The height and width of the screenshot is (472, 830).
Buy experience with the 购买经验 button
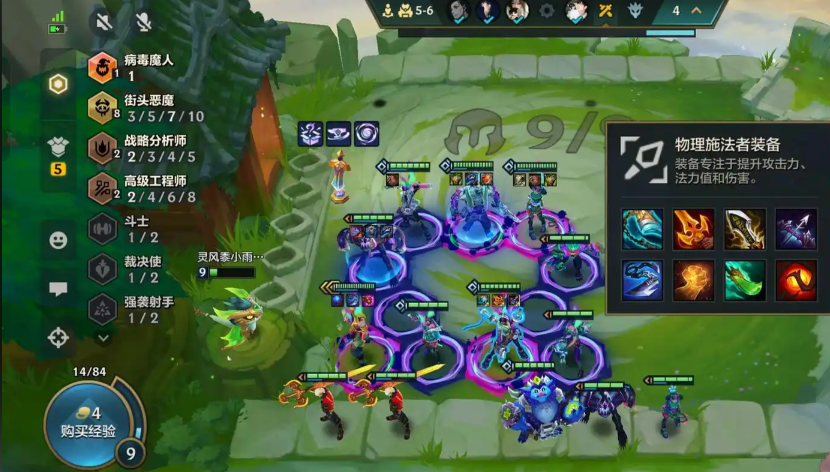88,421
